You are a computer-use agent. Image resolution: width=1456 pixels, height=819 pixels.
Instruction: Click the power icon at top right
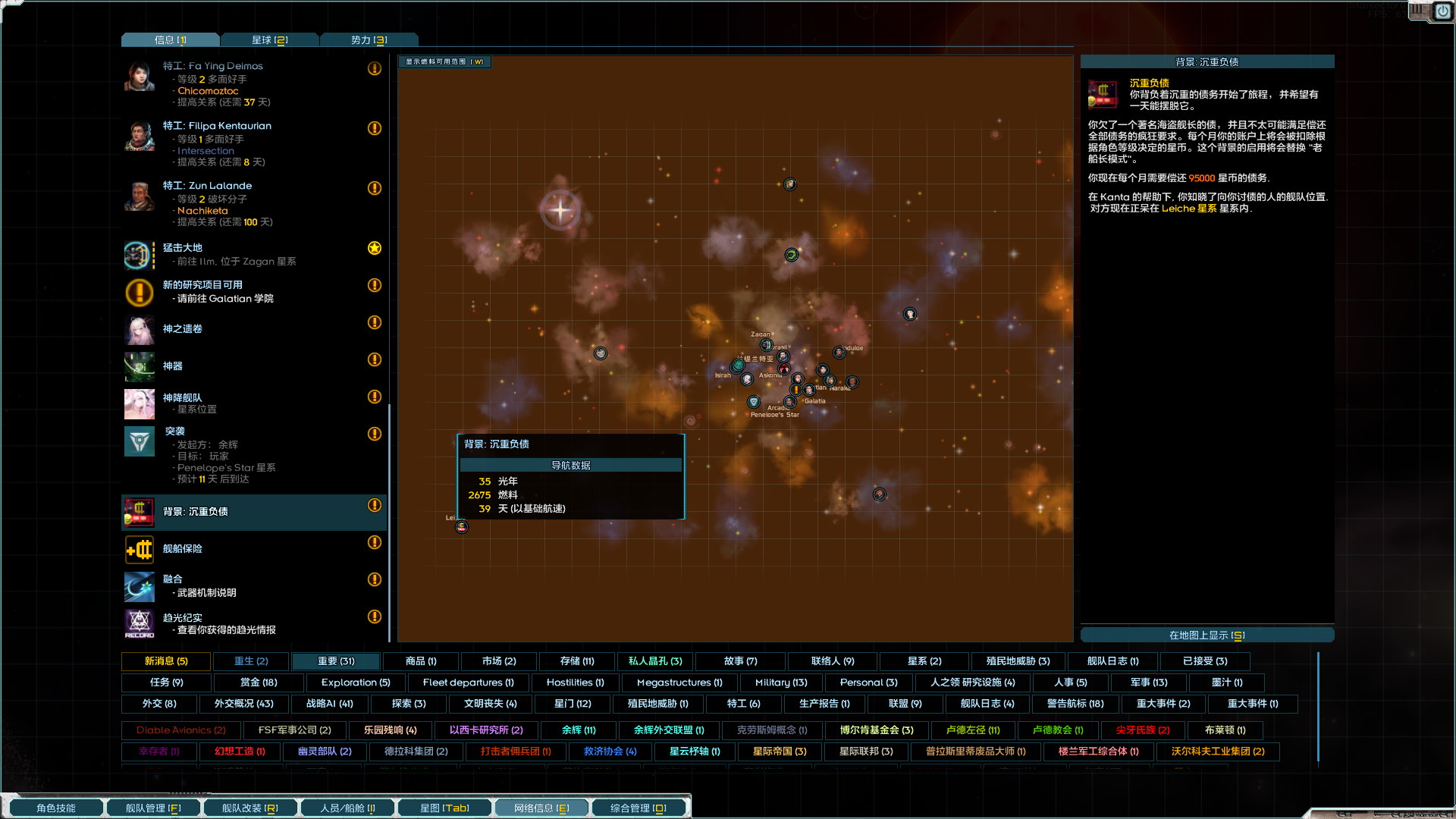1442,11
